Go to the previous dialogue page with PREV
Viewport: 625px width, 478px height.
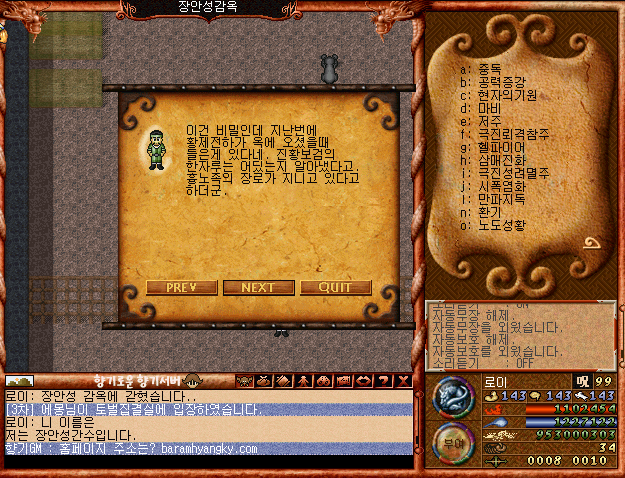(181, 287)
